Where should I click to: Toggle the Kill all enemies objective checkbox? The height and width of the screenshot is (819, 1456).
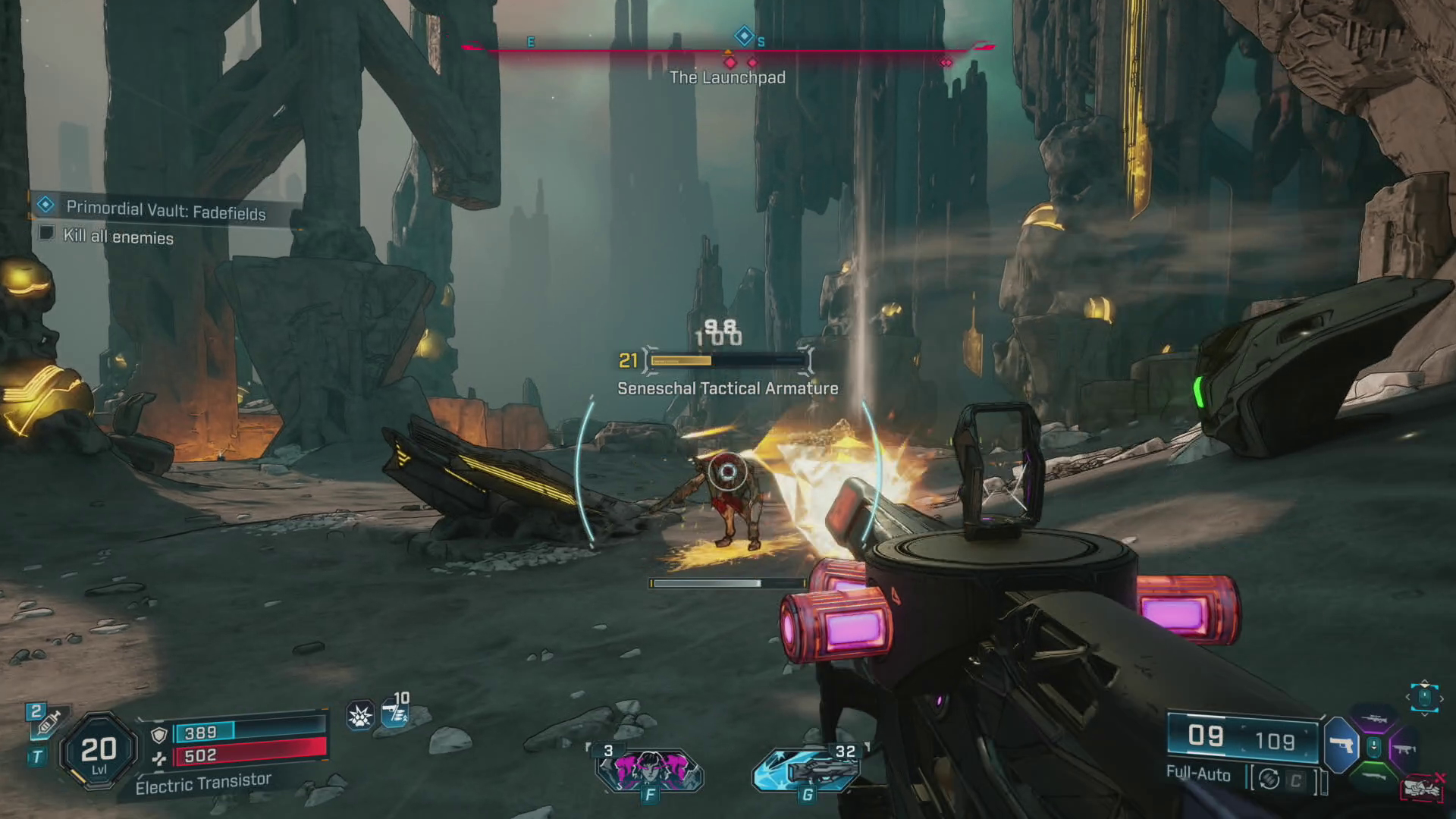[x=47, y=234]
